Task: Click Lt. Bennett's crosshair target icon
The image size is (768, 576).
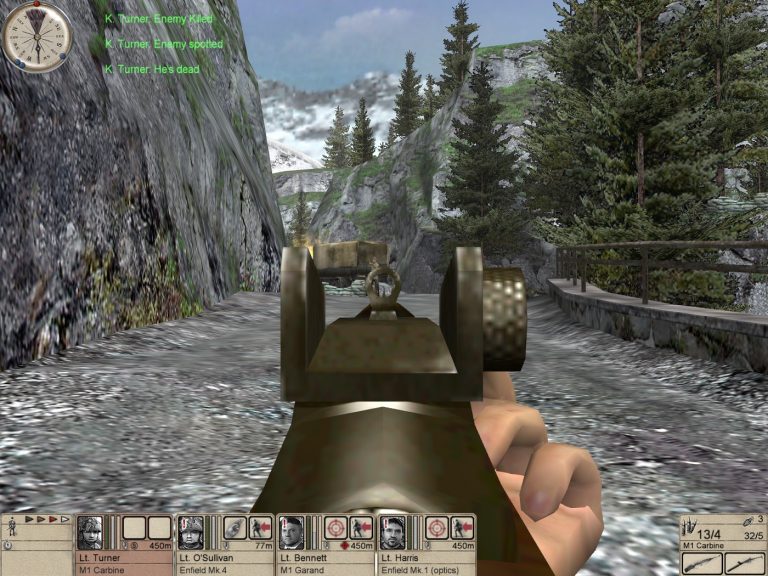Action: (x=336, y=527)
